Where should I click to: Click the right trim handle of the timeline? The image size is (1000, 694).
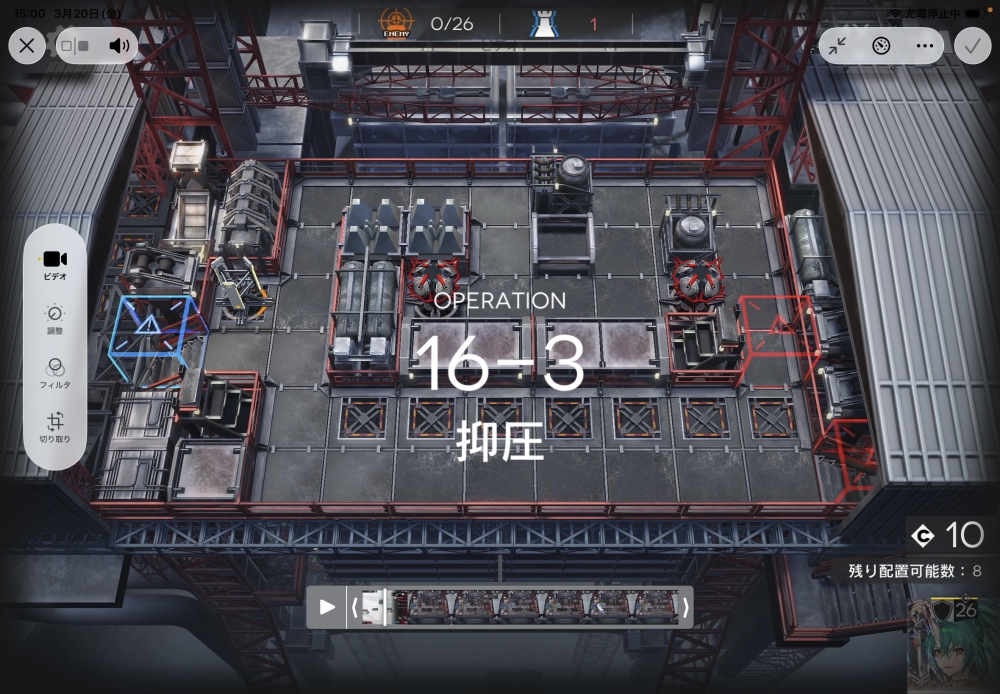pos(685,607)
